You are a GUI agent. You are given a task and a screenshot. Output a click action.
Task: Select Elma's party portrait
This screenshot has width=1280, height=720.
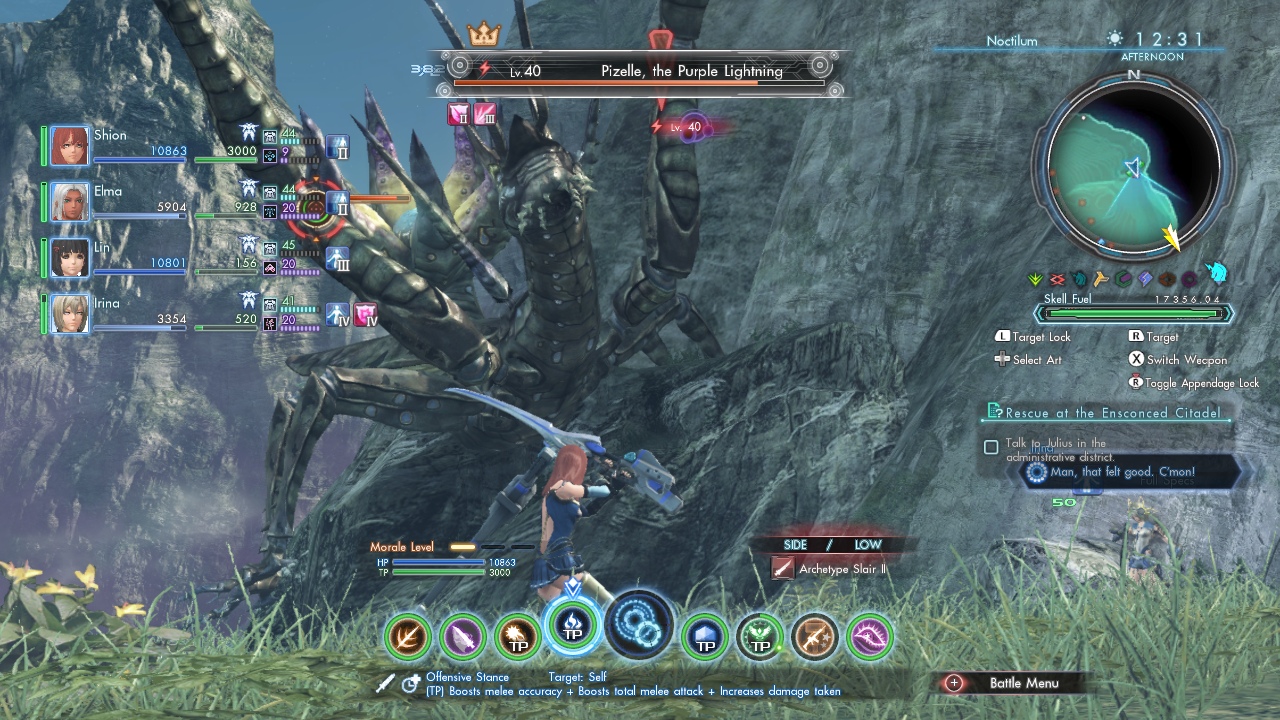pyautogui.click(x=70, y=202)
